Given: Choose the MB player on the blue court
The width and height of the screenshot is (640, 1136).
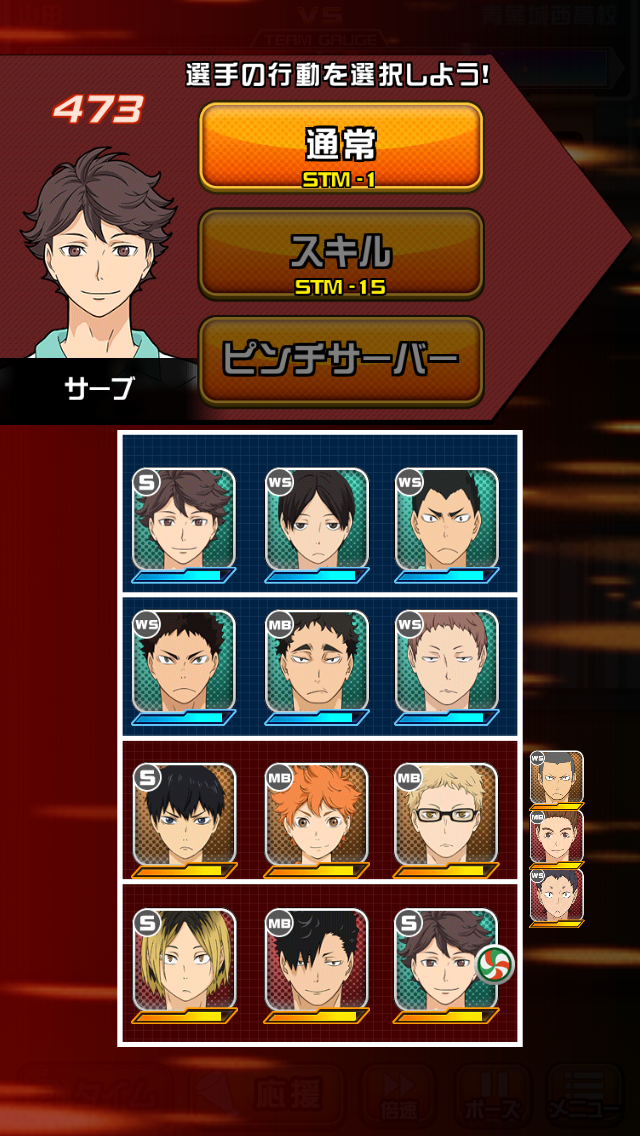Looking at the screenshot, I should coord(317,661).
